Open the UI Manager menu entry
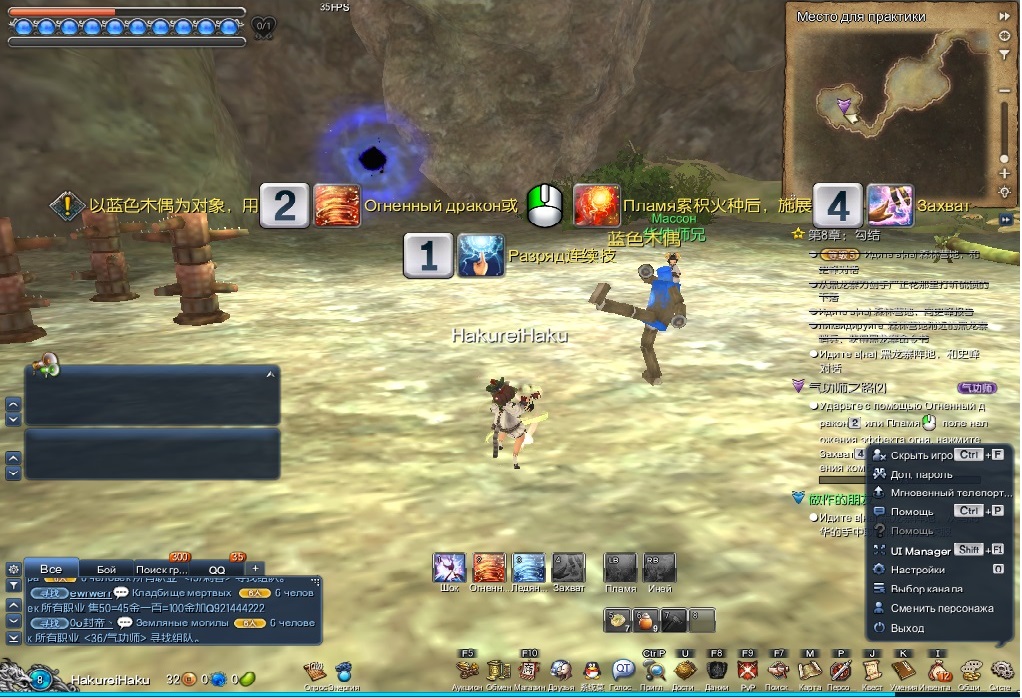 920,550
